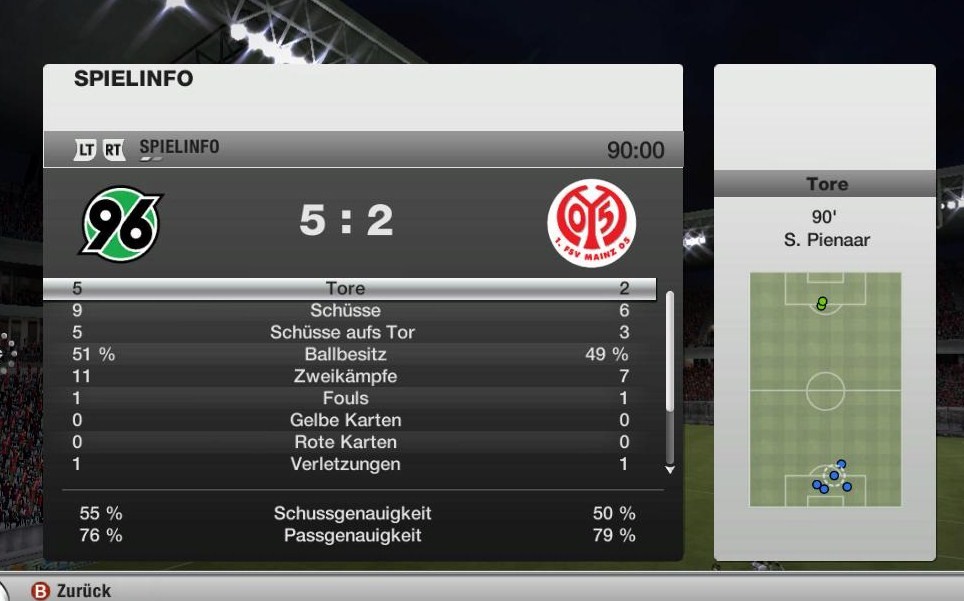Select the Verletzungen row

click(x=345, y=464)
